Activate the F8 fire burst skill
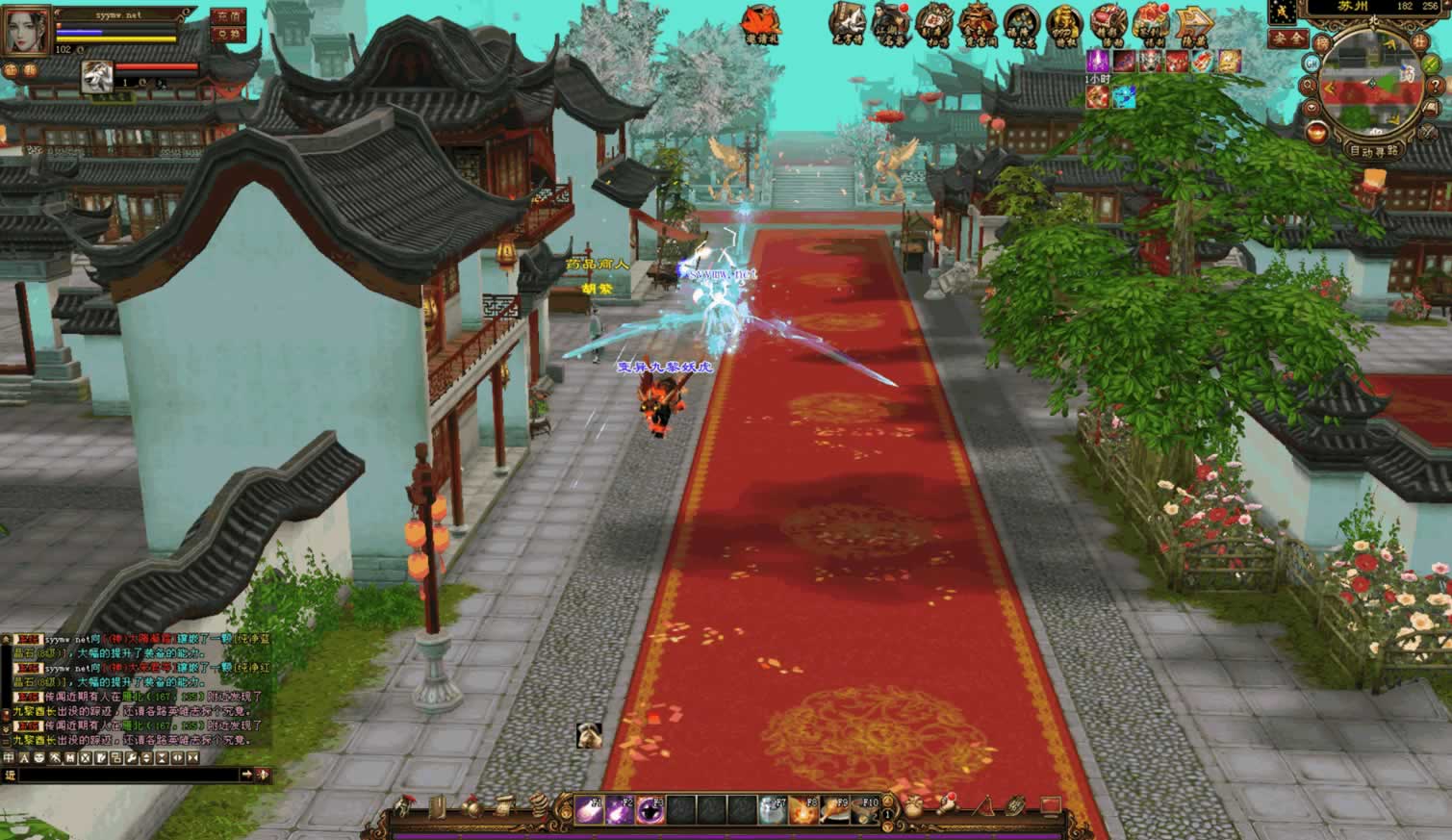 pos(804,811)
